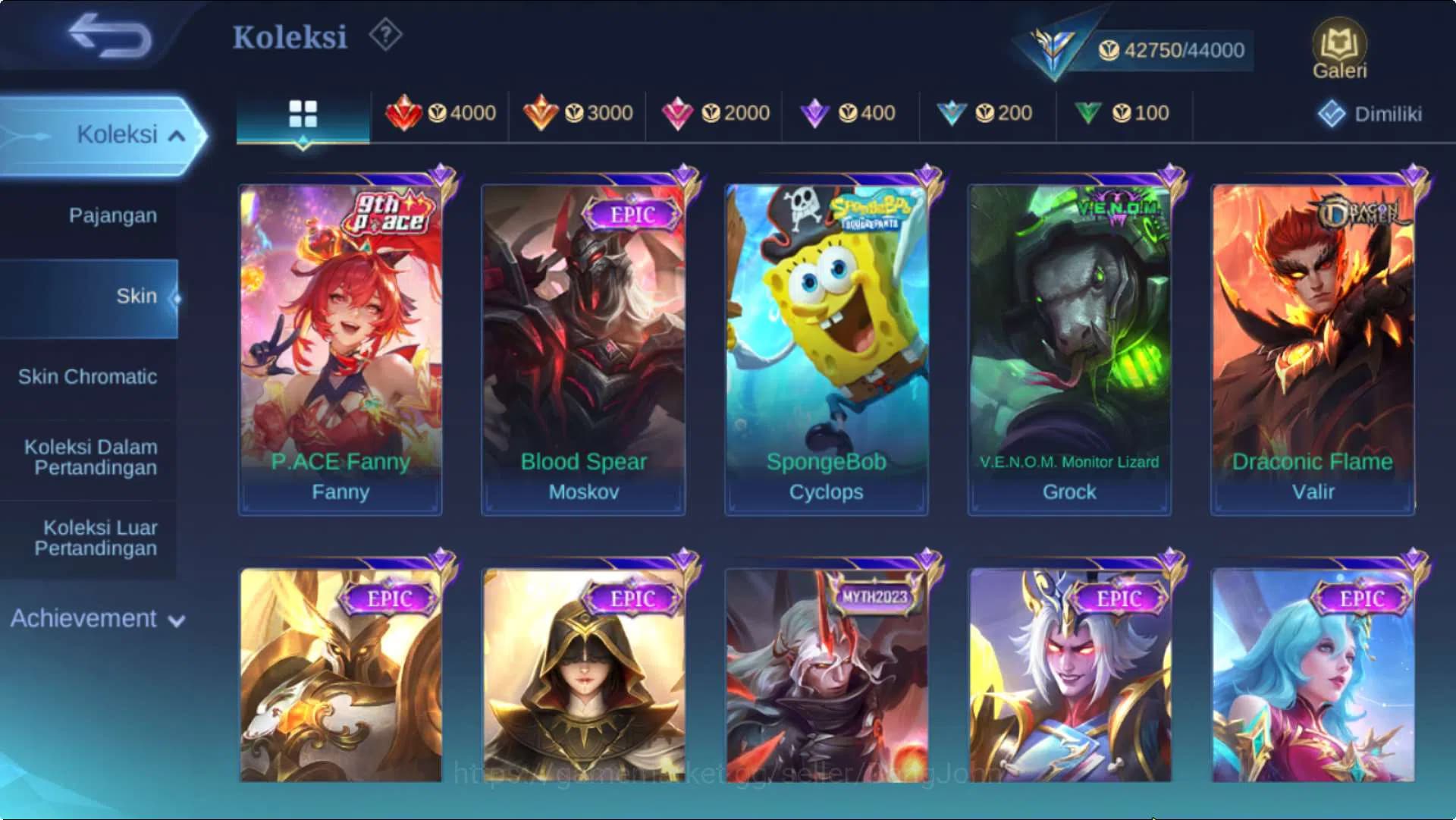This screenshot has height=820, width=1456.
Task: Select the grid icon showing all skins
Action: click(303, 112)
